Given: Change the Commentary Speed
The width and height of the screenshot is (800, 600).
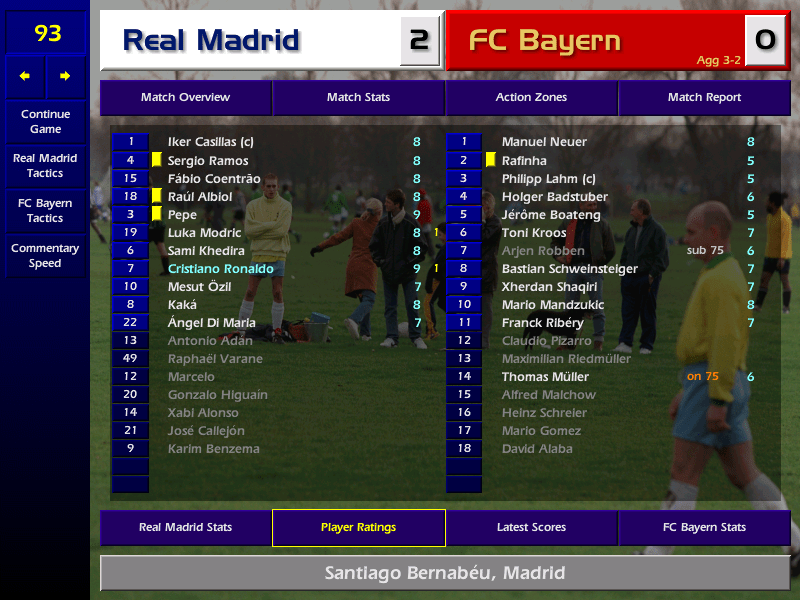Looking at the screenshot, I should pyautogui.click(x=45, y=256).
